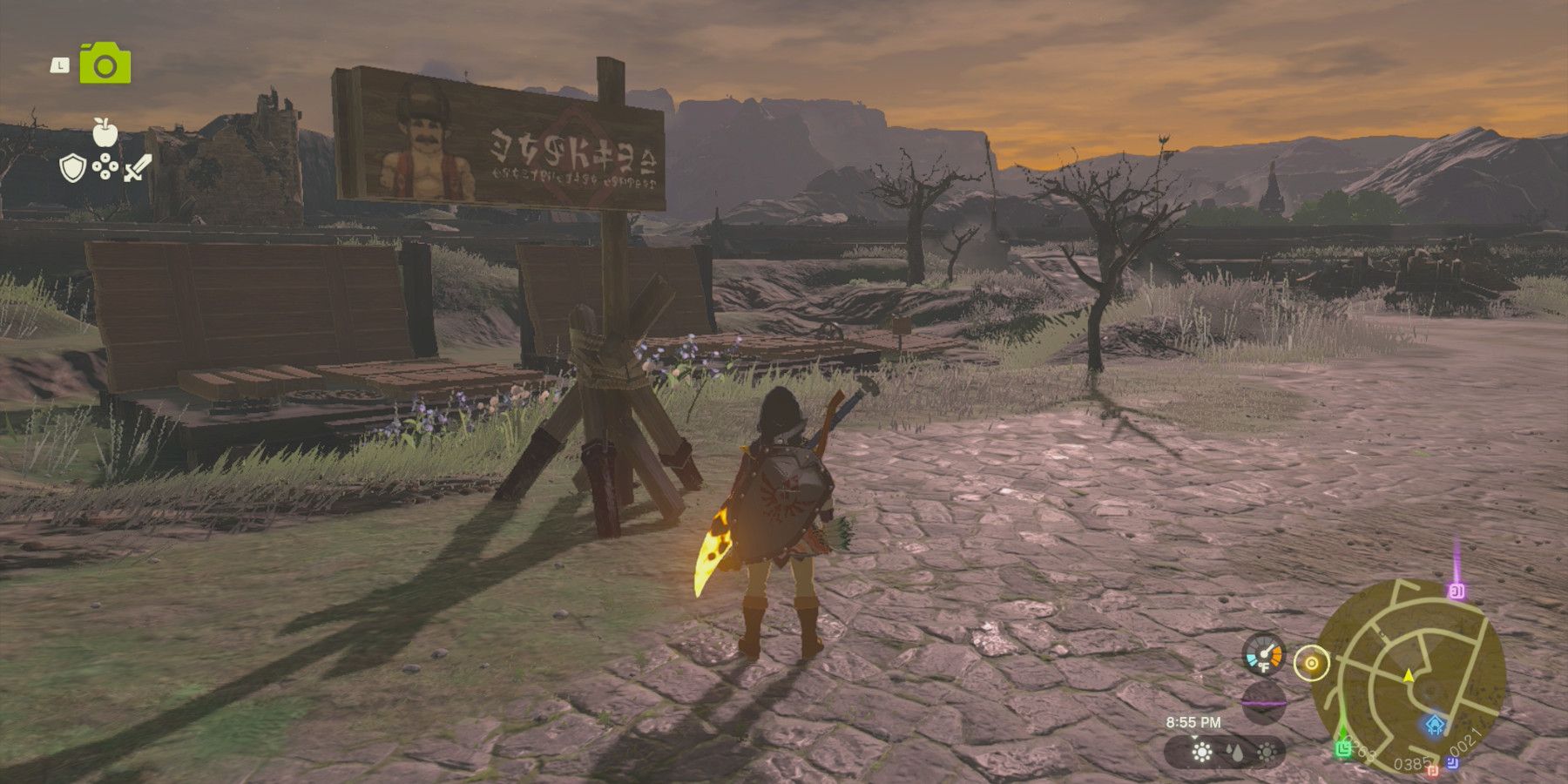
Task: Select the green camera ability icon
Action: pyautogui.click(x=105, y=63)
